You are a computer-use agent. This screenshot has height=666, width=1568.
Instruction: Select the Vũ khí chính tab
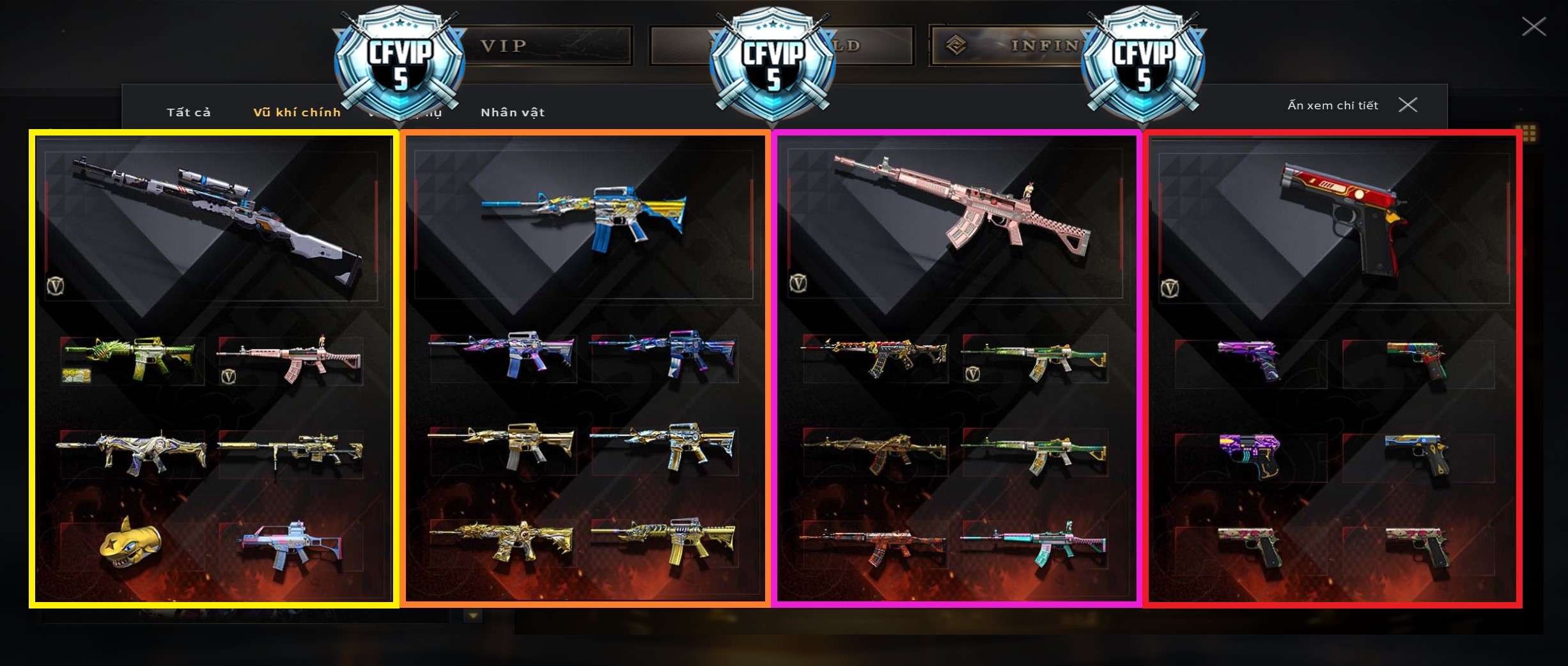point(297,112)
